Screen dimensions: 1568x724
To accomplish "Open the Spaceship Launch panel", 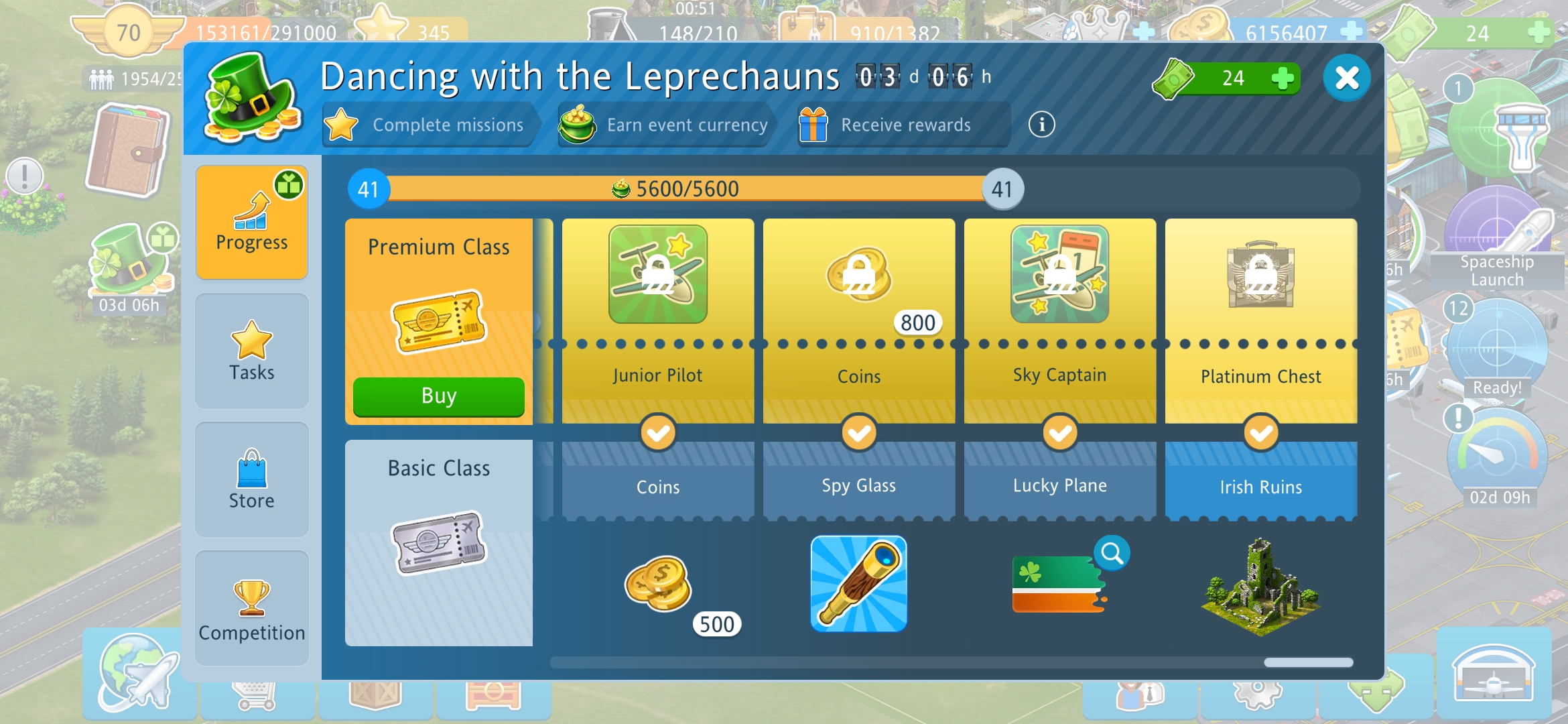I will tap(1498, 241).
